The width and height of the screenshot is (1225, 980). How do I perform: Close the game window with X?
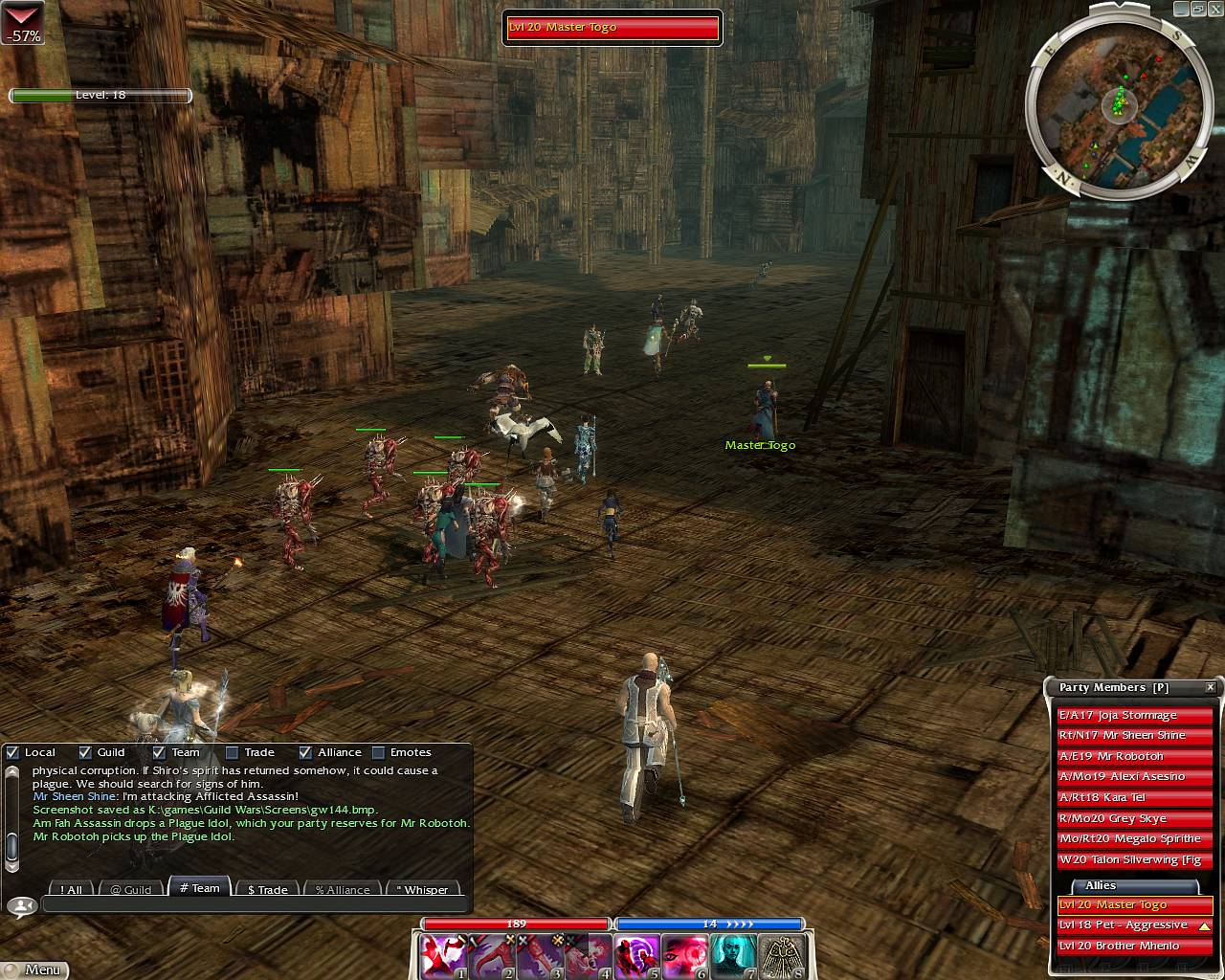(1214, 8)
